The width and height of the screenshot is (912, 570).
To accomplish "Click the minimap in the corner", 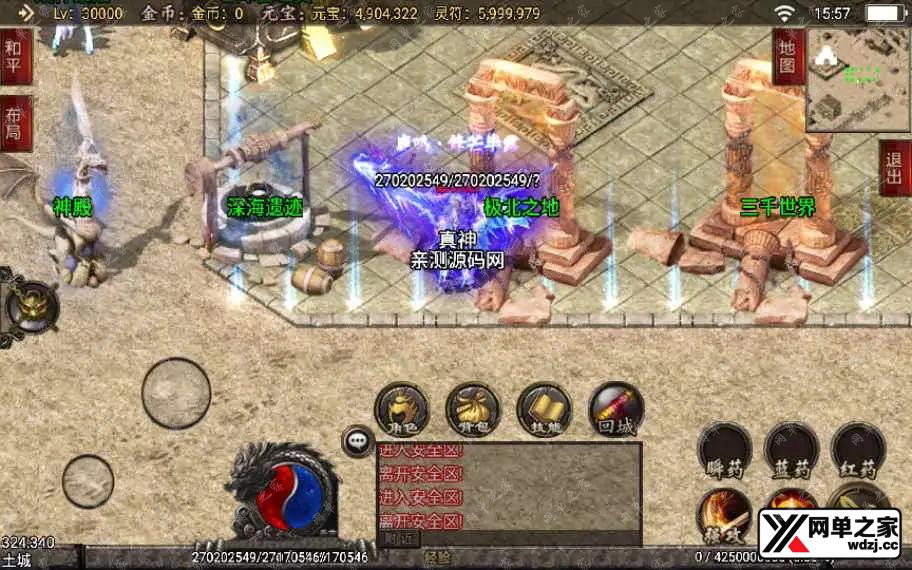I will point(857,80).
